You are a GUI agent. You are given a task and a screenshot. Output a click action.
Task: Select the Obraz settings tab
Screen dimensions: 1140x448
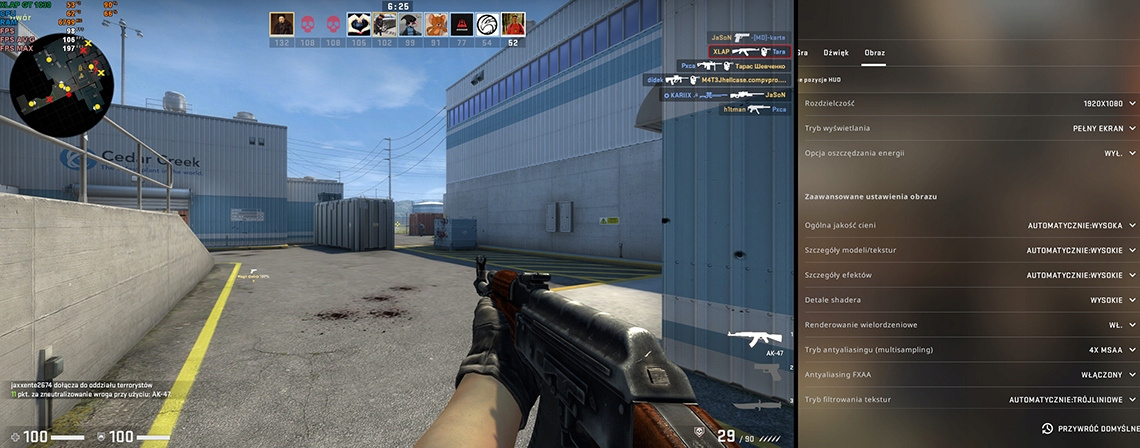coord(874,52)
